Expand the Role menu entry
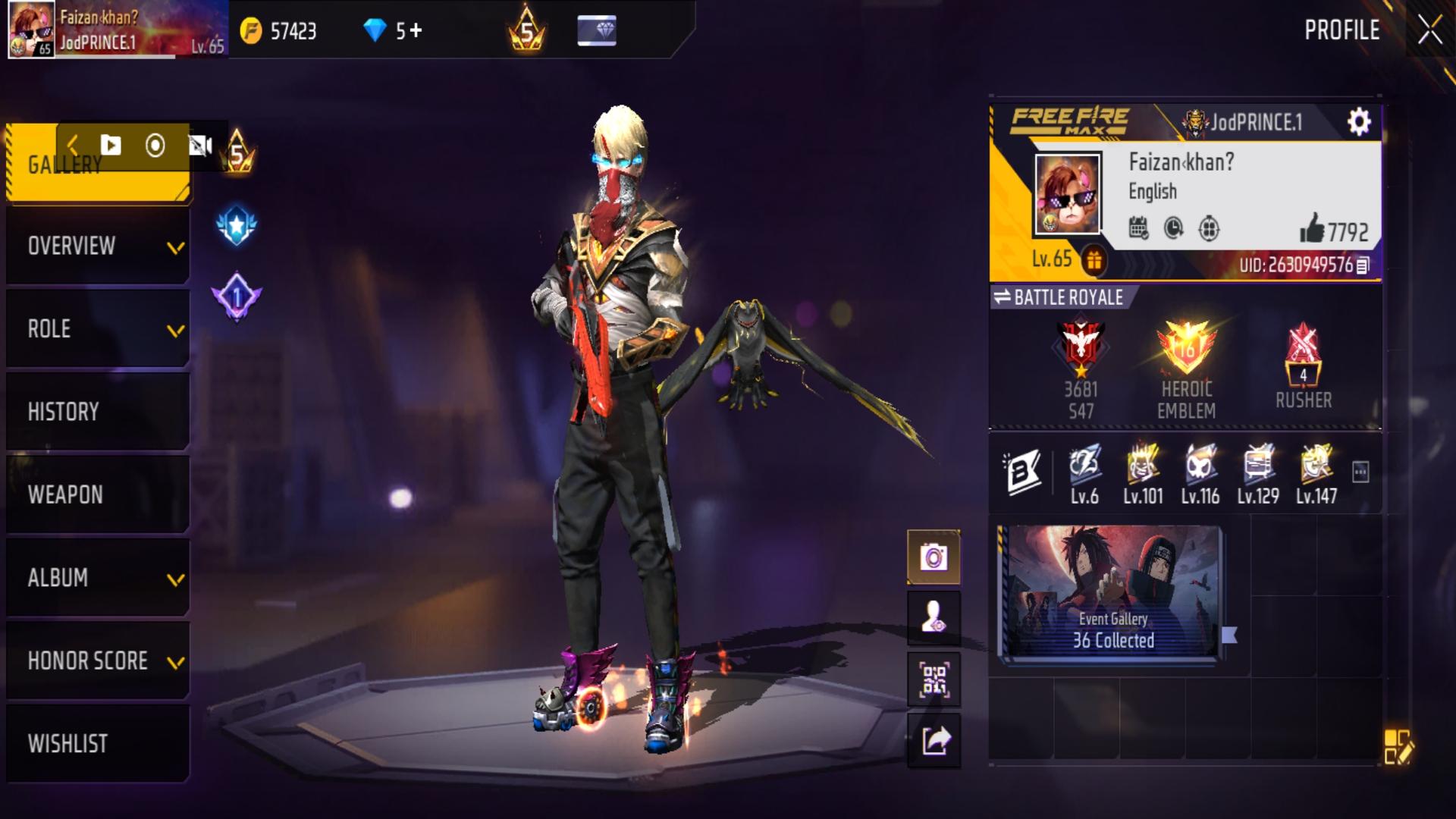The height and width of the screenshot is (819, 1456). pos(98,329)
